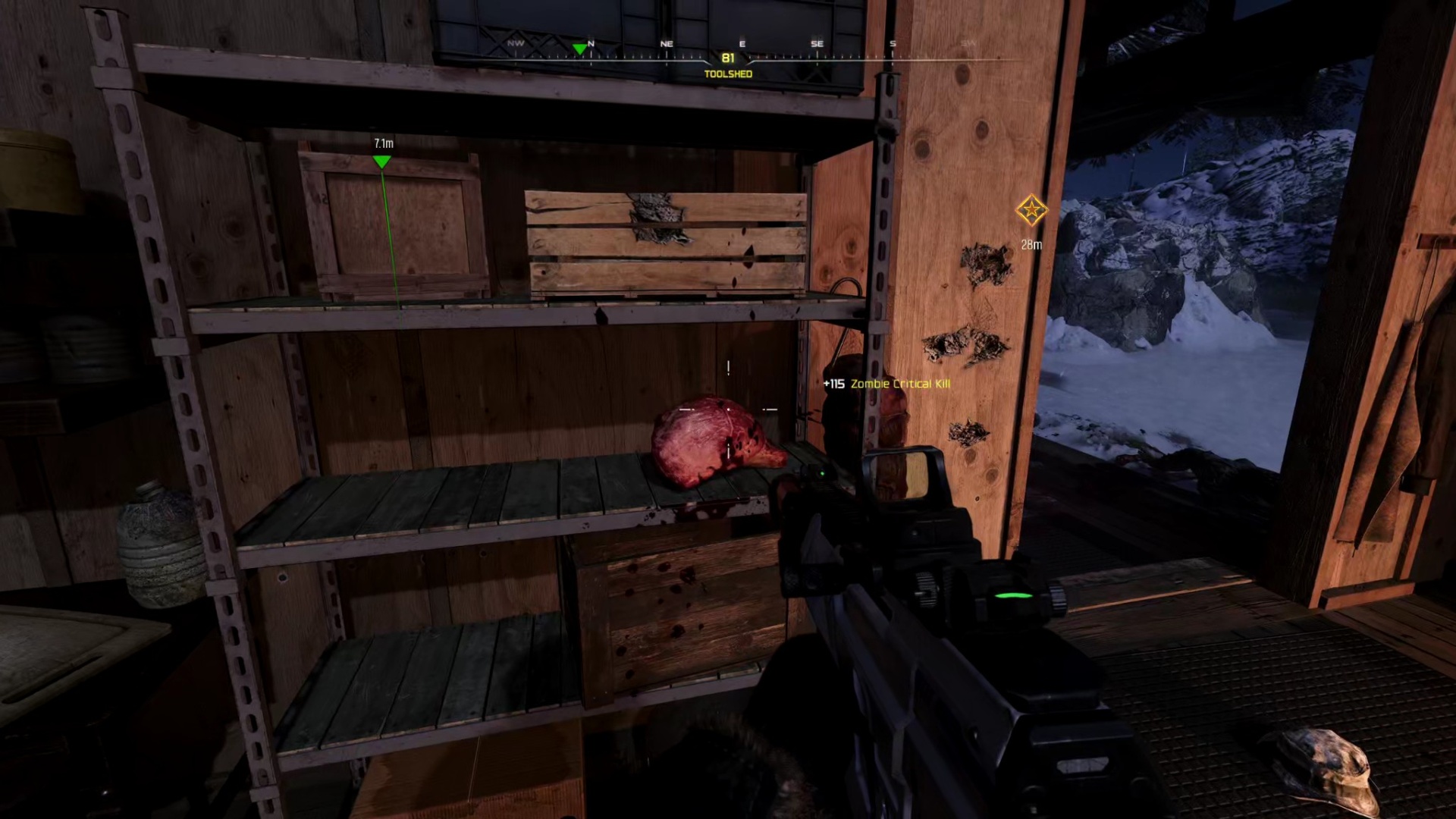Click the 28m distance indicator below the star
The image size is (1456, 819).
[1031, 244]
